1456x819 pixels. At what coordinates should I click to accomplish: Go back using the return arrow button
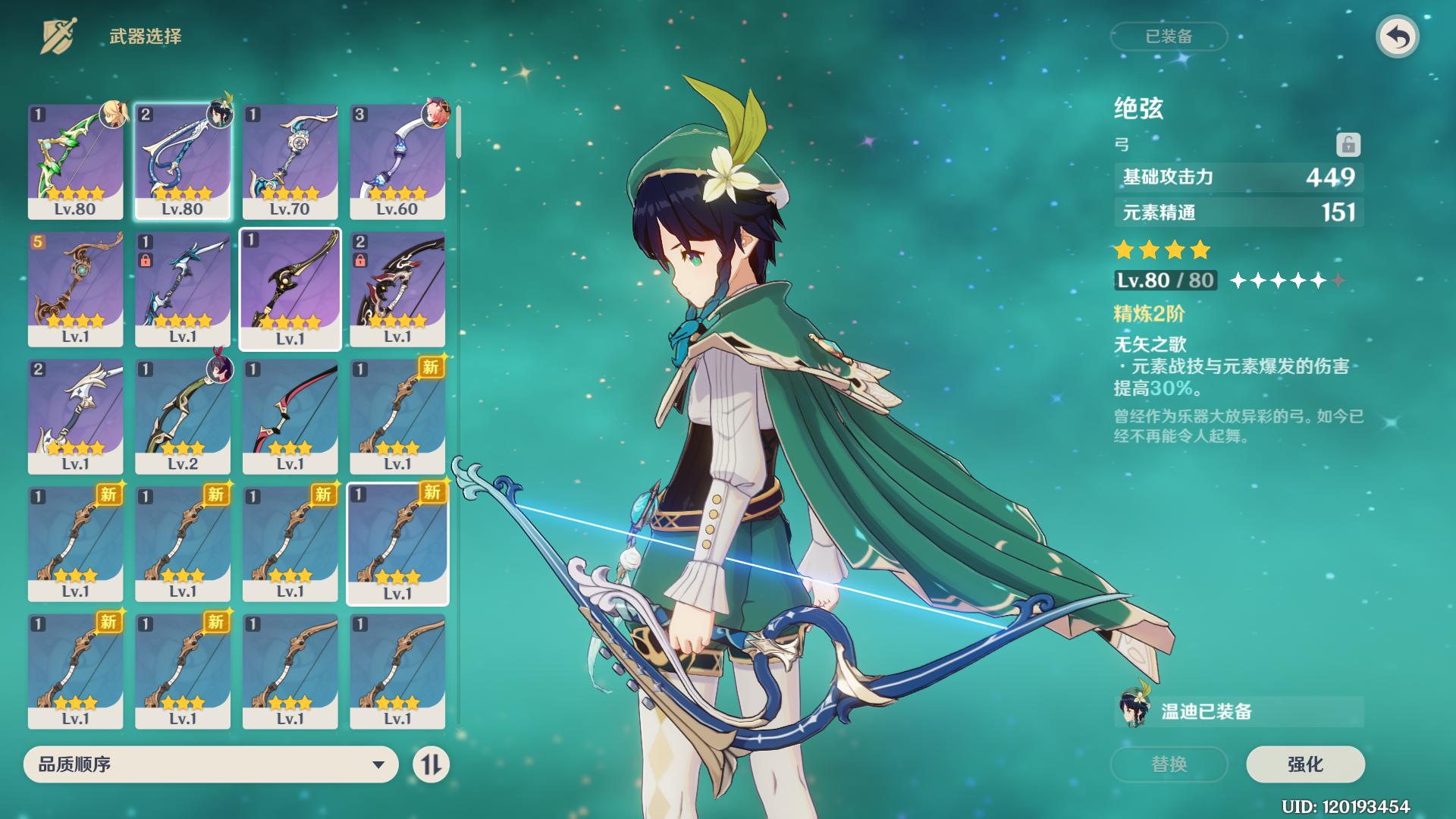pyautogui.click(x=1397, y=37)
